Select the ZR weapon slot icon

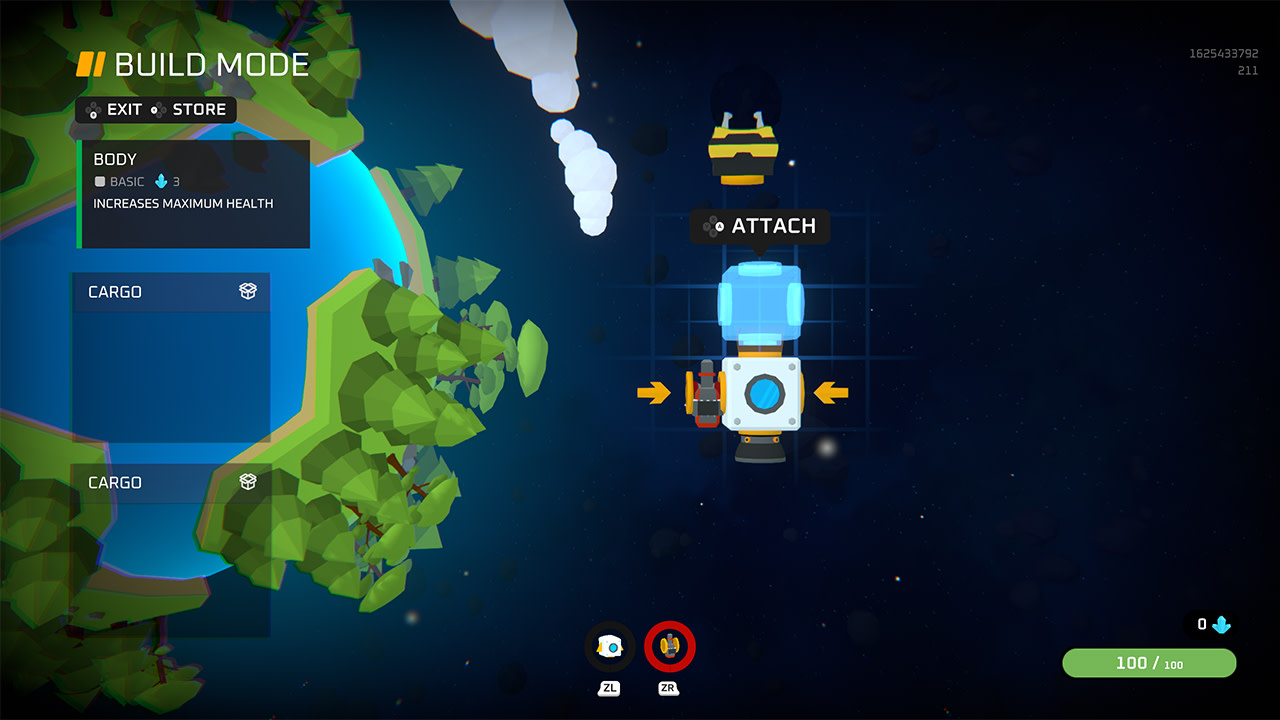point(668,646)
